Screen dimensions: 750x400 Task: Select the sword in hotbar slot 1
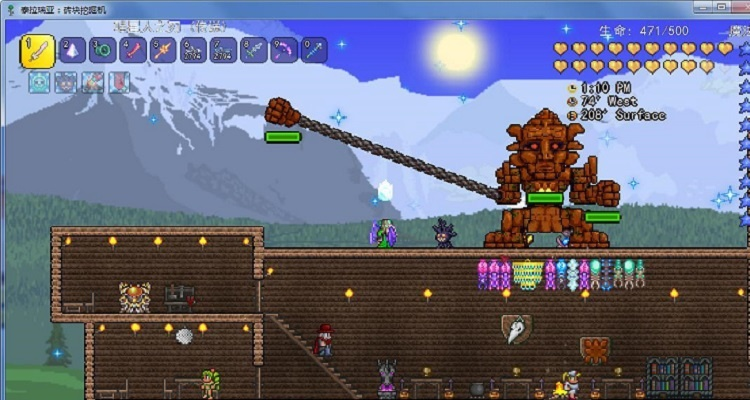click(37, 50)
